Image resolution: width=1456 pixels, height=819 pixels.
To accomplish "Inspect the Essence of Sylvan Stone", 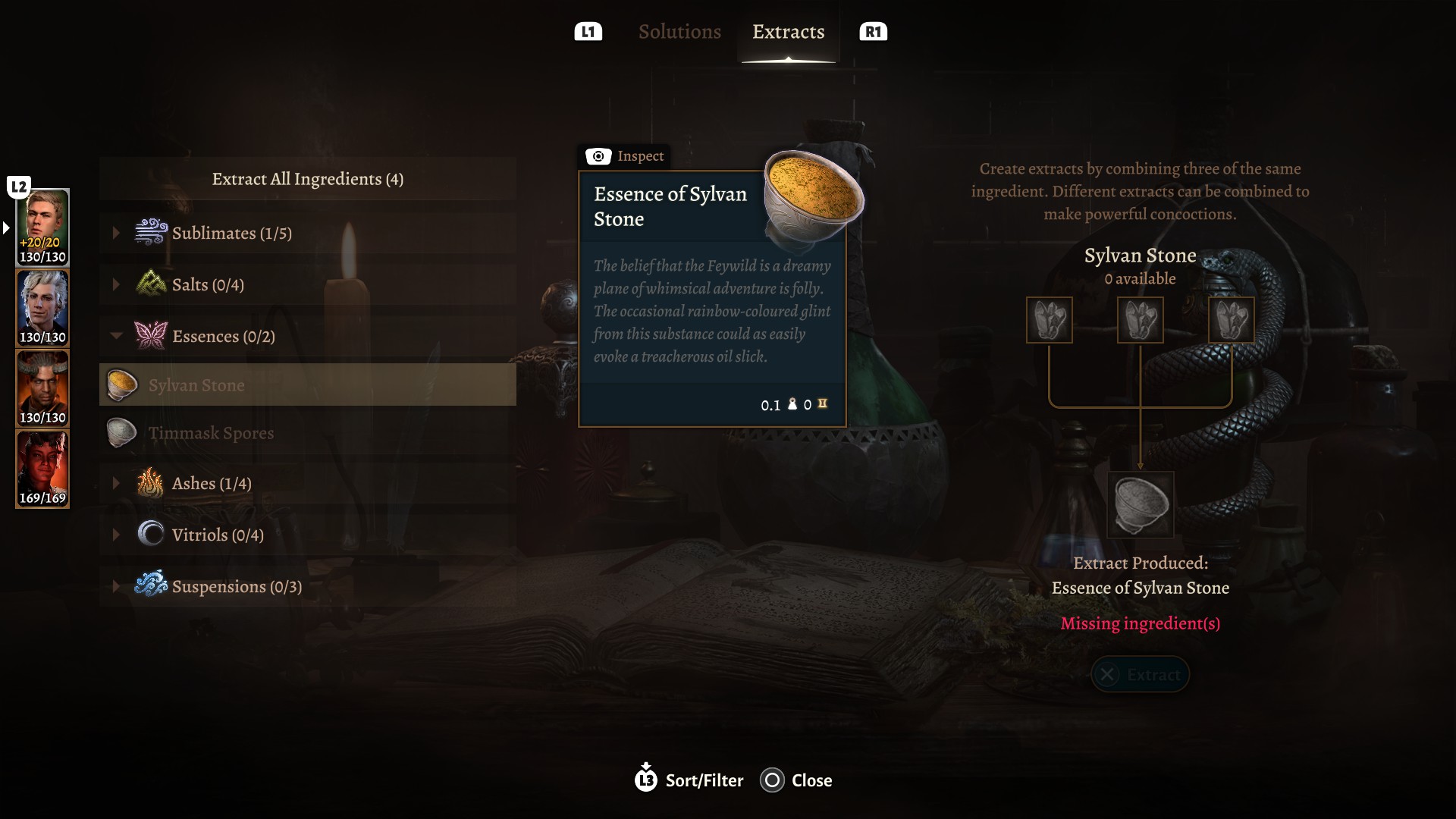I will click(626, 156).
